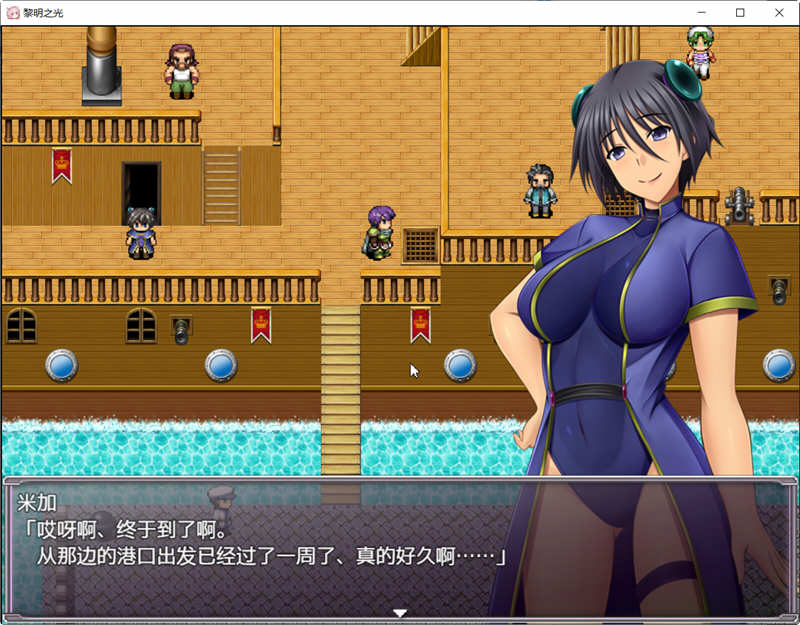Click Mijia's dialogue message box to continue

pyautogui.click(x=260, y=545)
